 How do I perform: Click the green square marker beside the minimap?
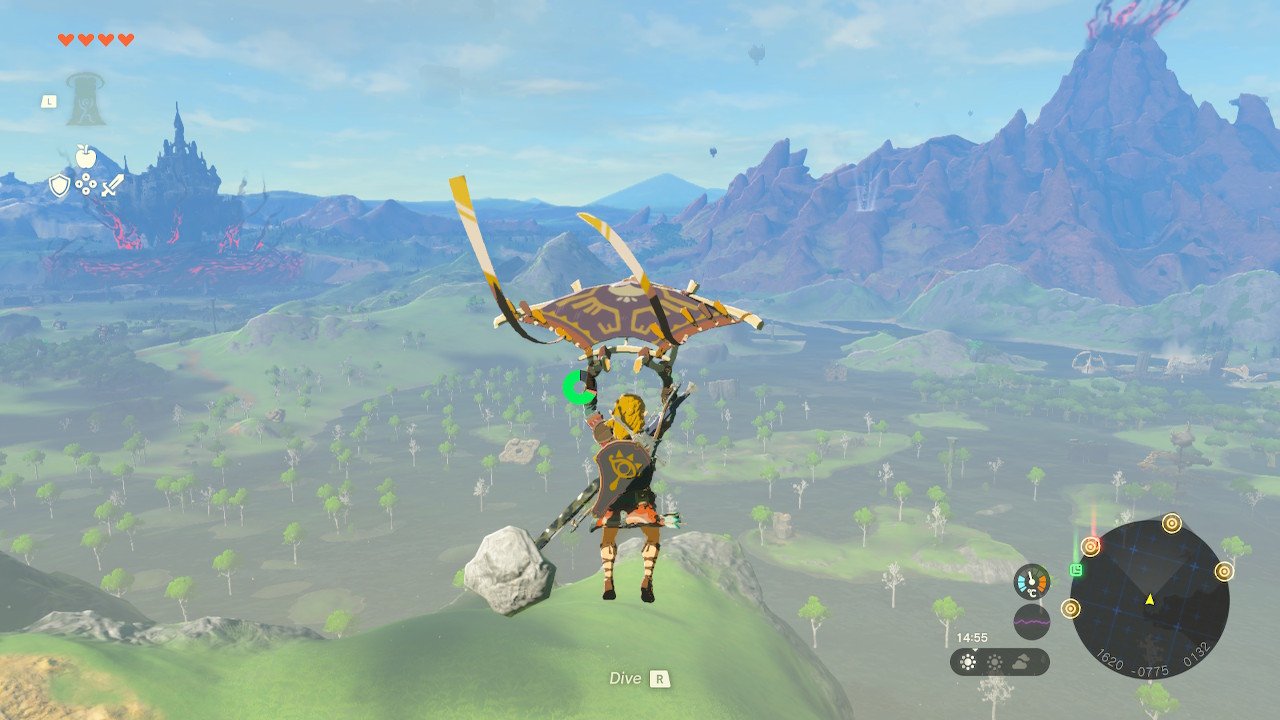(1076, 570)
